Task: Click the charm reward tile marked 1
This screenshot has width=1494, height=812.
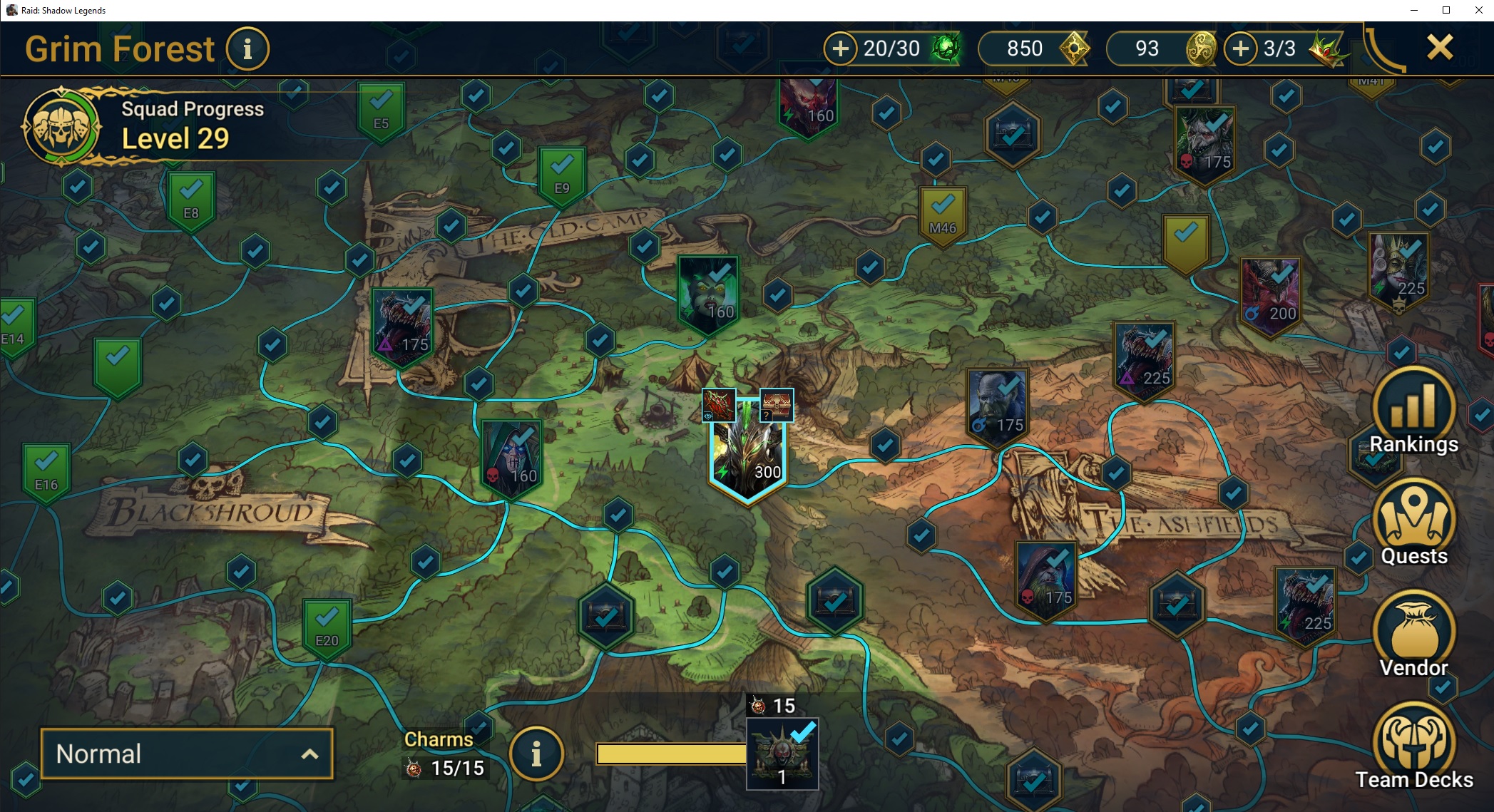Action: (782, 754)
